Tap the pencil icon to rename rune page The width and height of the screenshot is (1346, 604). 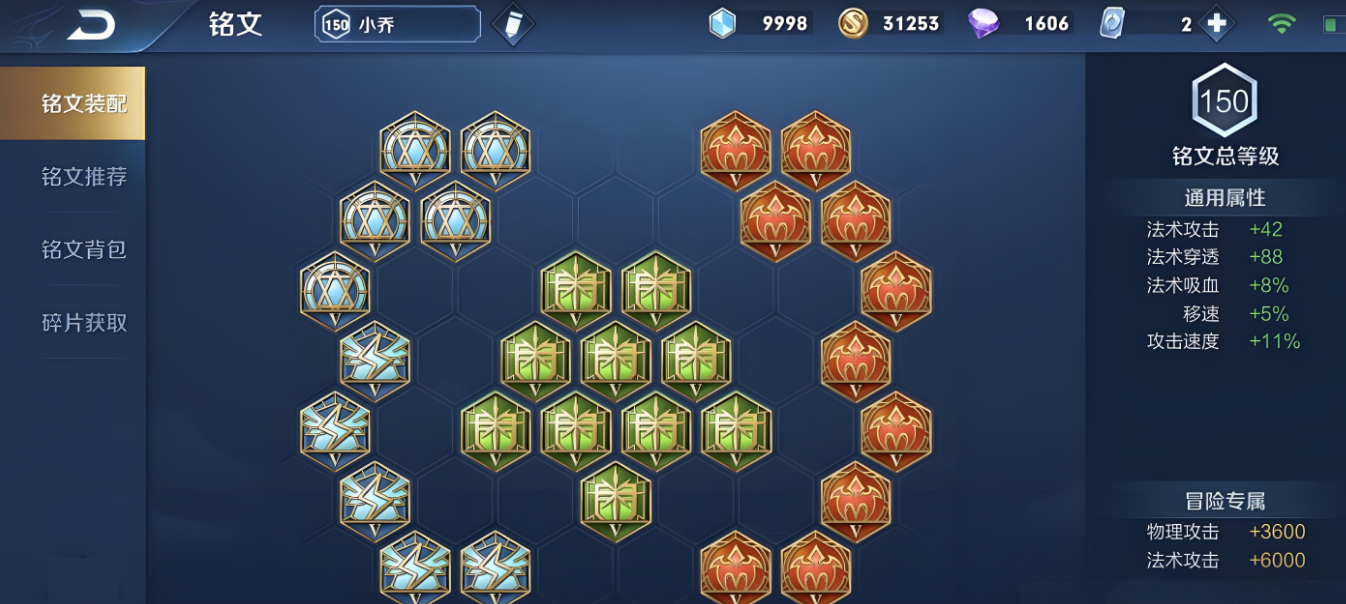(513, 25)
